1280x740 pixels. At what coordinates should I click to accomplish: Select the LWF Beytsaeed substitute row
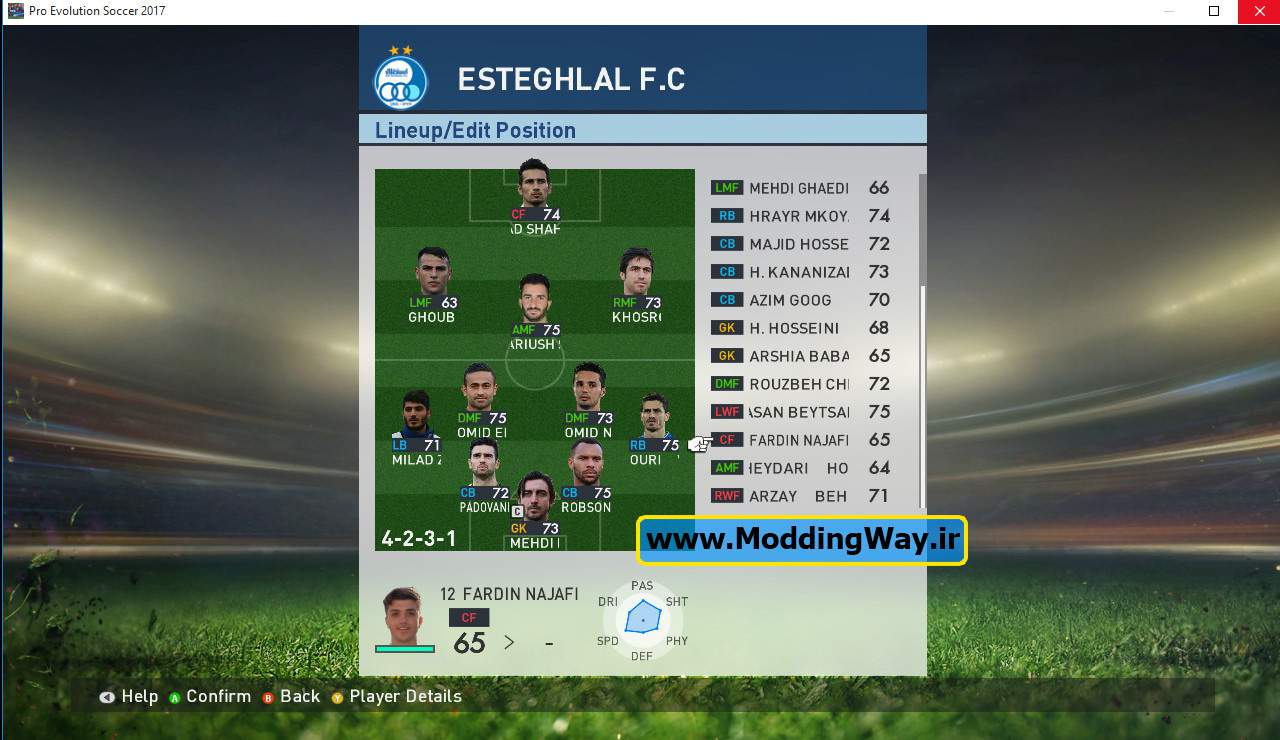798,412
